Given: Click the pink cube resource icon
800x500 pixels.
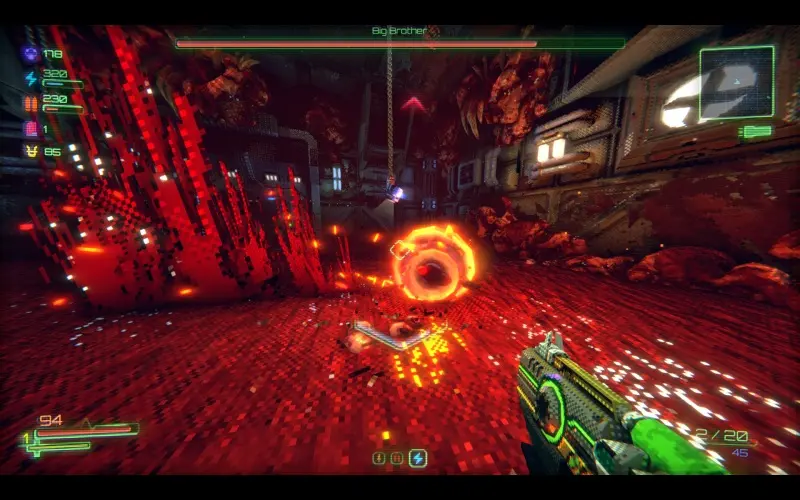Looking at the screenshot, I should click(31, 128).
